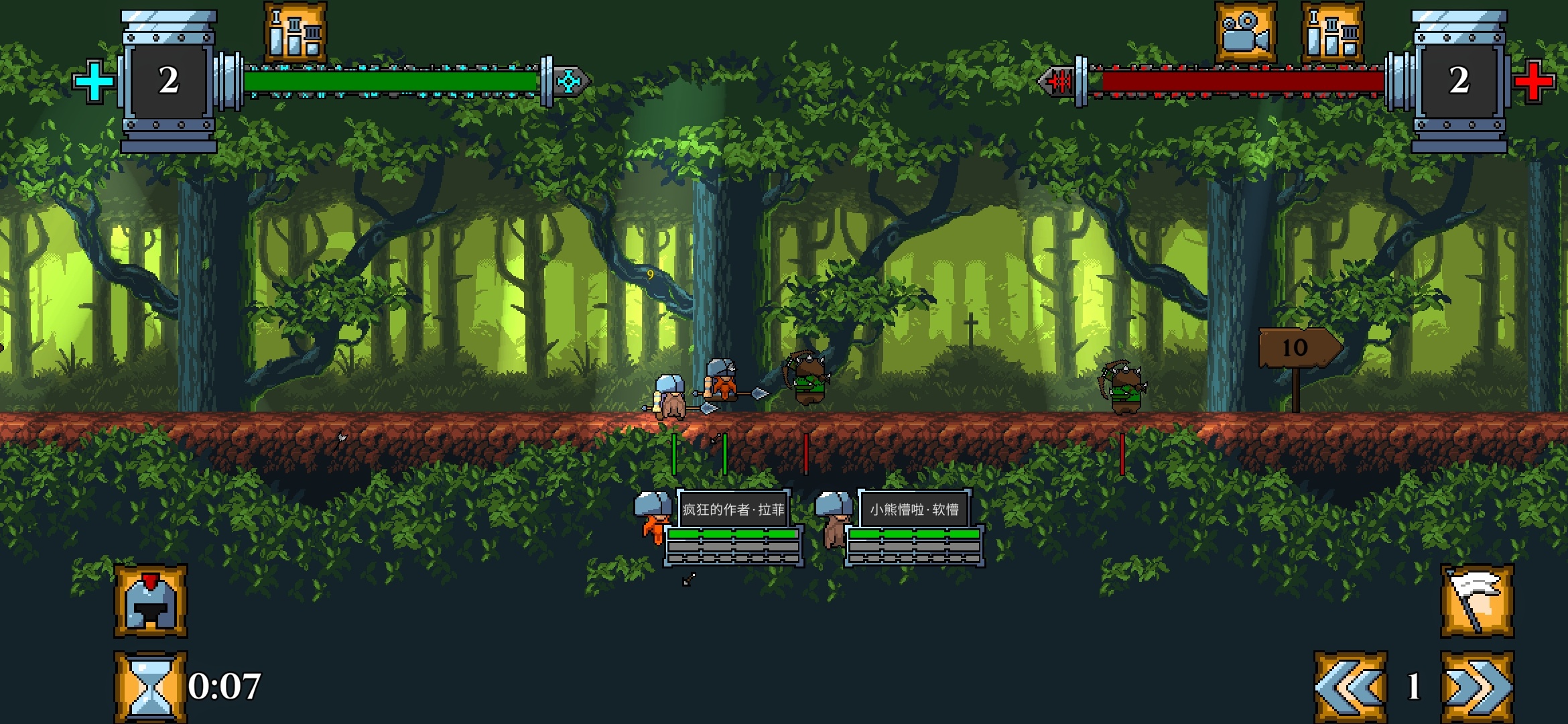1568x724 pixels.
Task: Slow down with the double left arrows
Action: point(1350,687)
